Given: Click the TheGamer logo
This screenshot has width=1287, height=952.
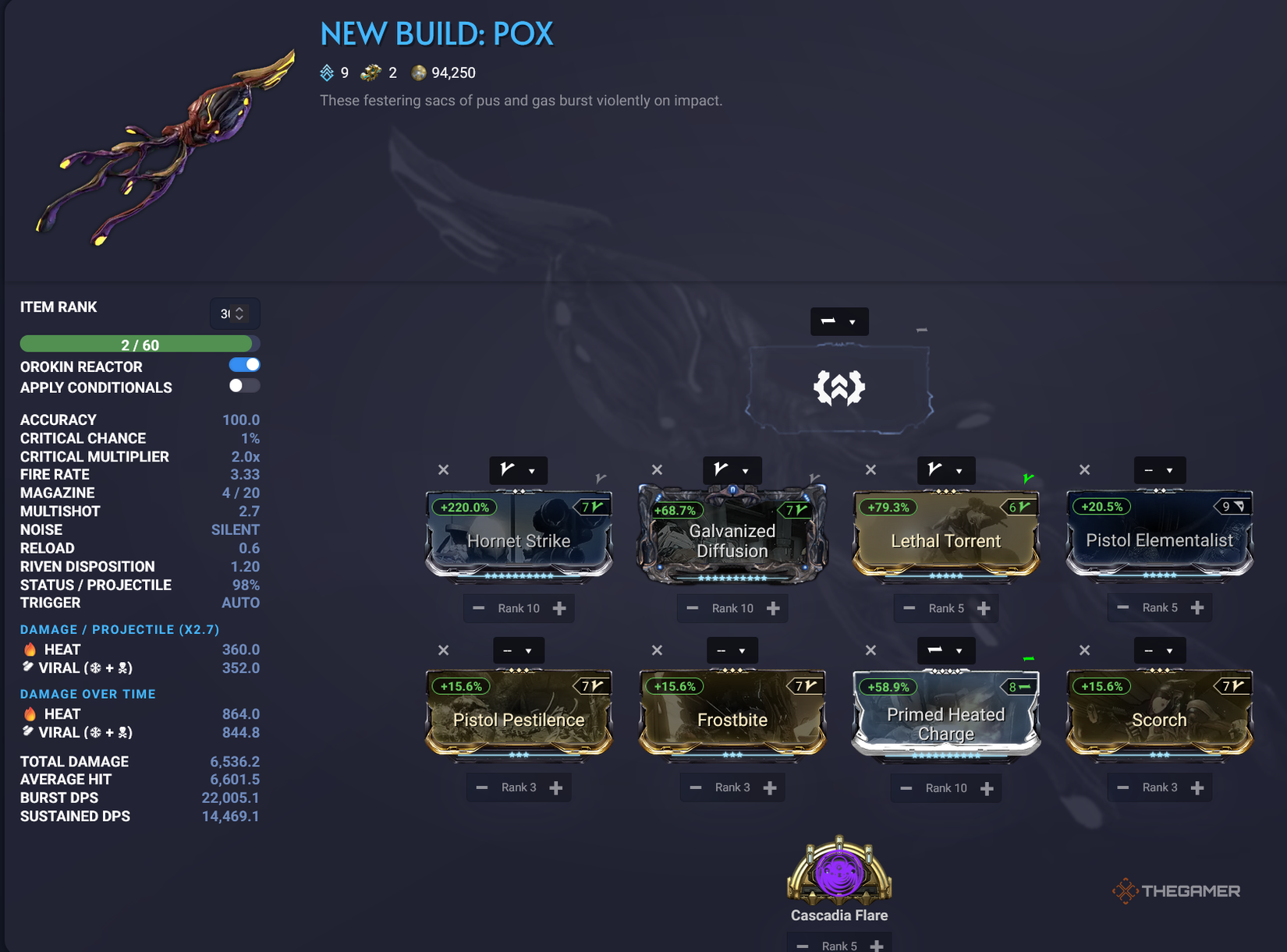Looking at the screenshot, I should point(1177,890).
